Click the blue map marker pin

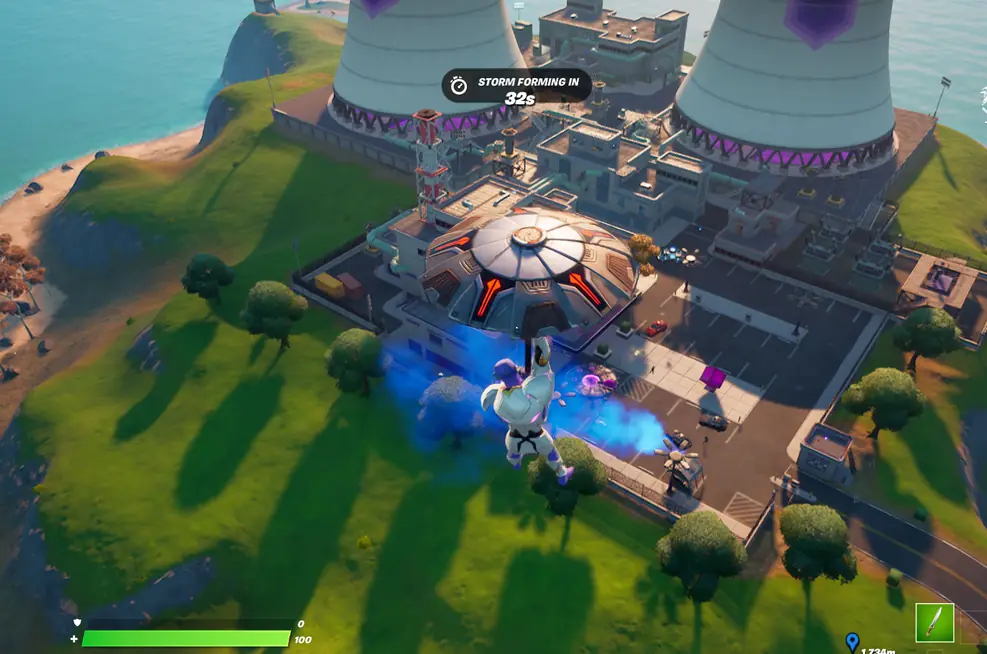[852, 641]
